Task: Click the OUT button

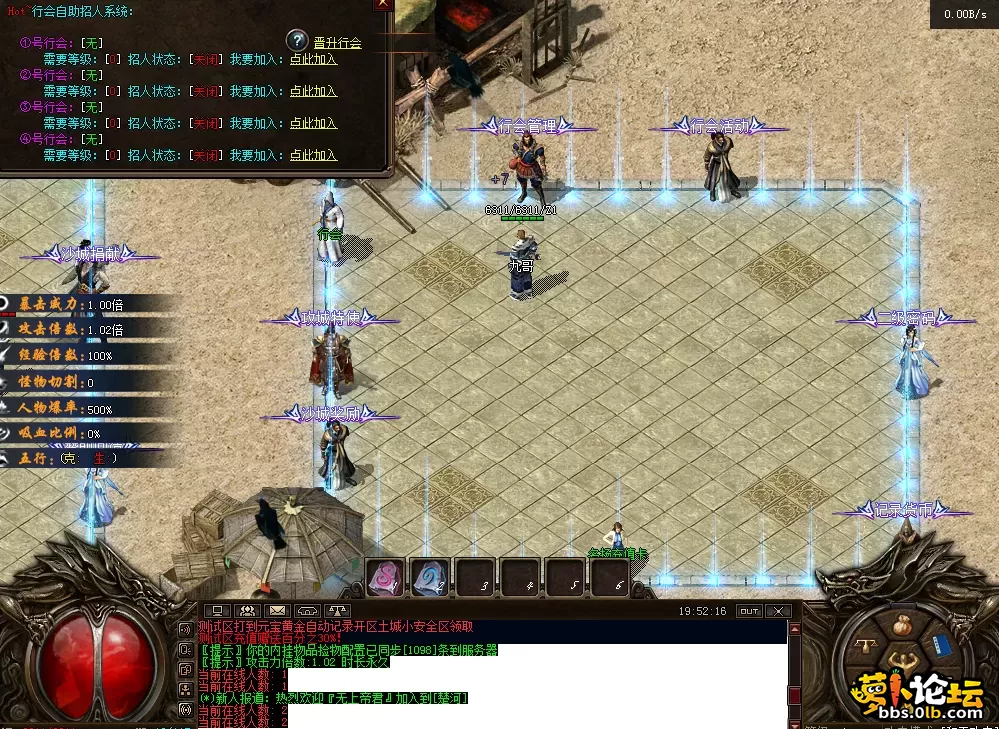Action: [749, 610]
